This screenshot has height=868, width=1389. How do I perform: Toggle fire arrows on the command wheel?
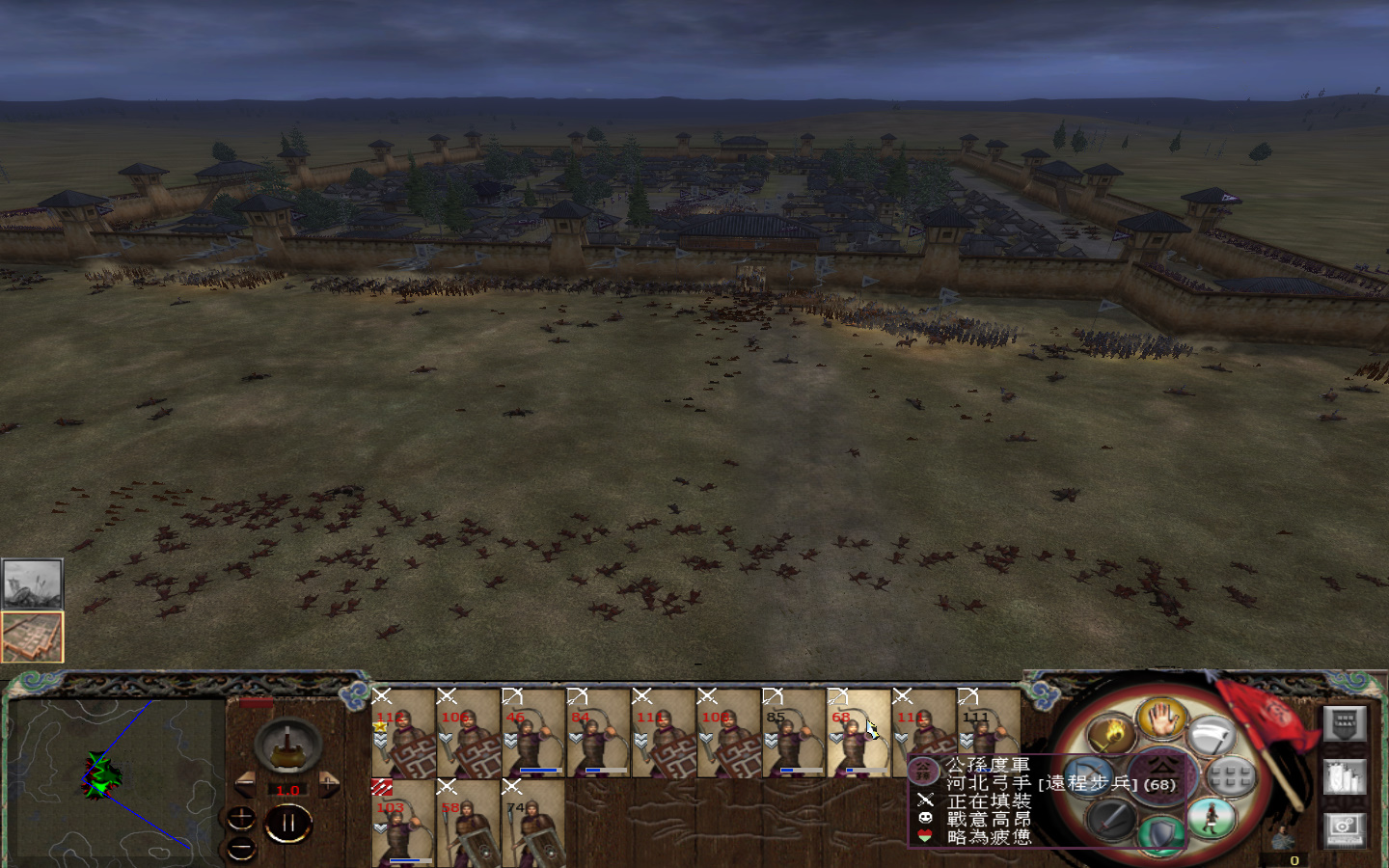coord(1111,732)
